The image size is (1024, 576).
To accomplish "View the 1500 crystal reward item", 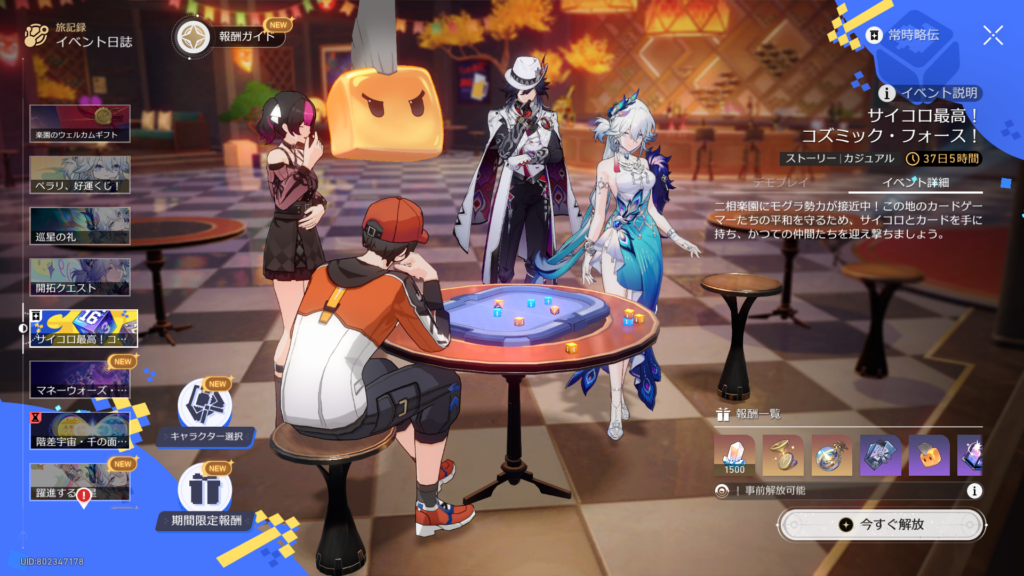I will click(735, 454).
